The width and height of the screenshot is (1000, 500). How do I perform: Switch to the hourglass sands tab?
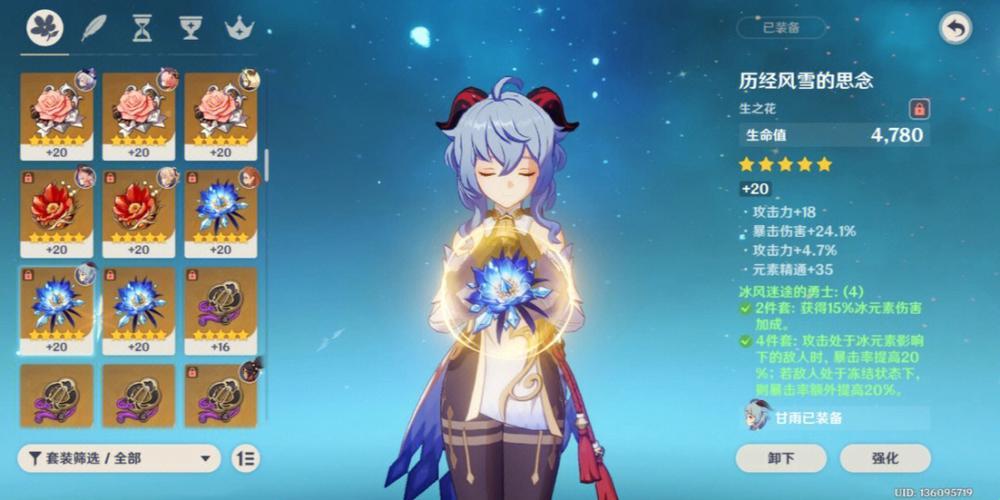(x=142, y=28)
